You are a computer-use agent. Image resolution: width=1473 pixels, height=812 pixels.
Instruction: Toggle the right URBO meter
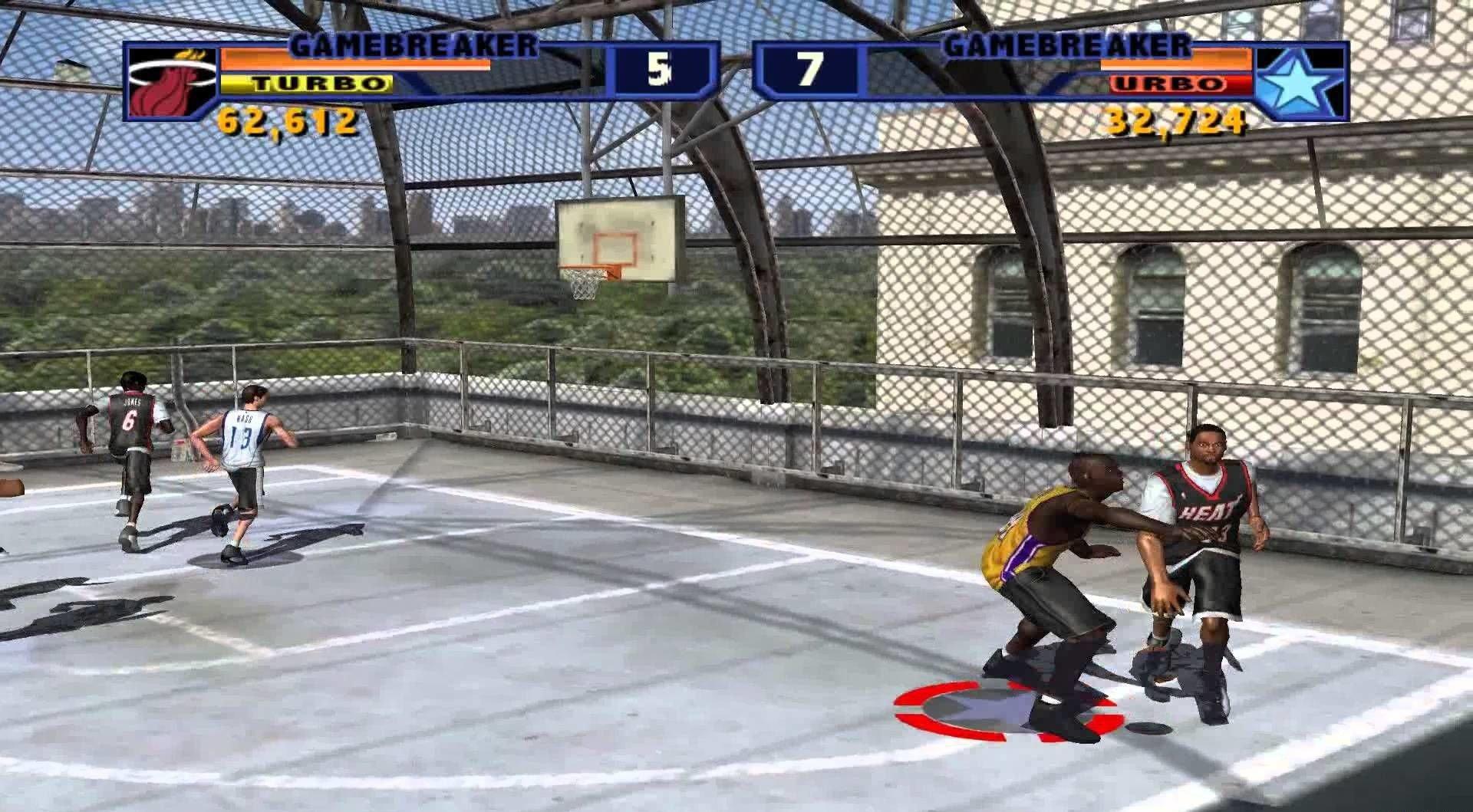click(1181, 84)
